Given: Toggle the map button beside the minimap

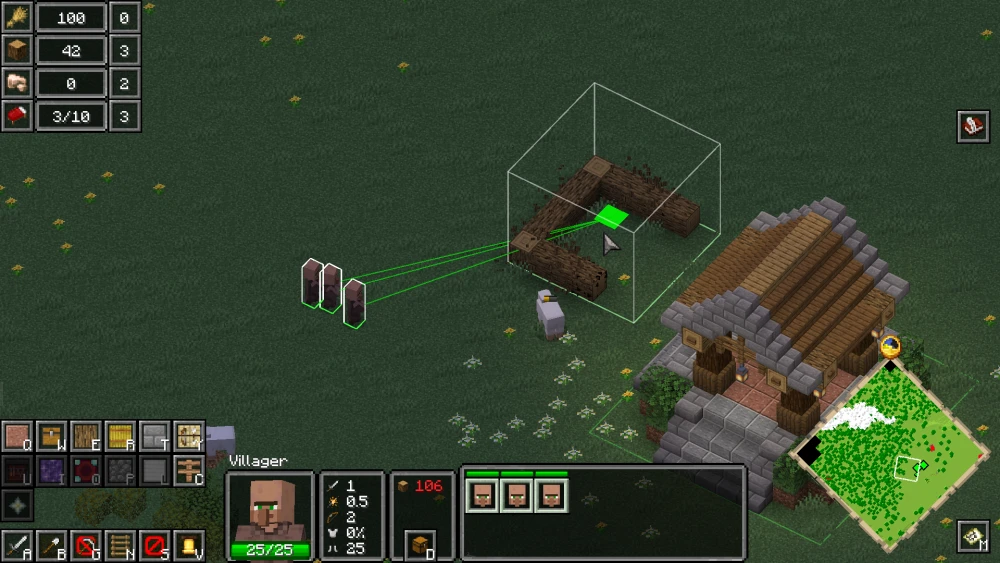Looking at the screenshot, I should click(x=973, y=536).
